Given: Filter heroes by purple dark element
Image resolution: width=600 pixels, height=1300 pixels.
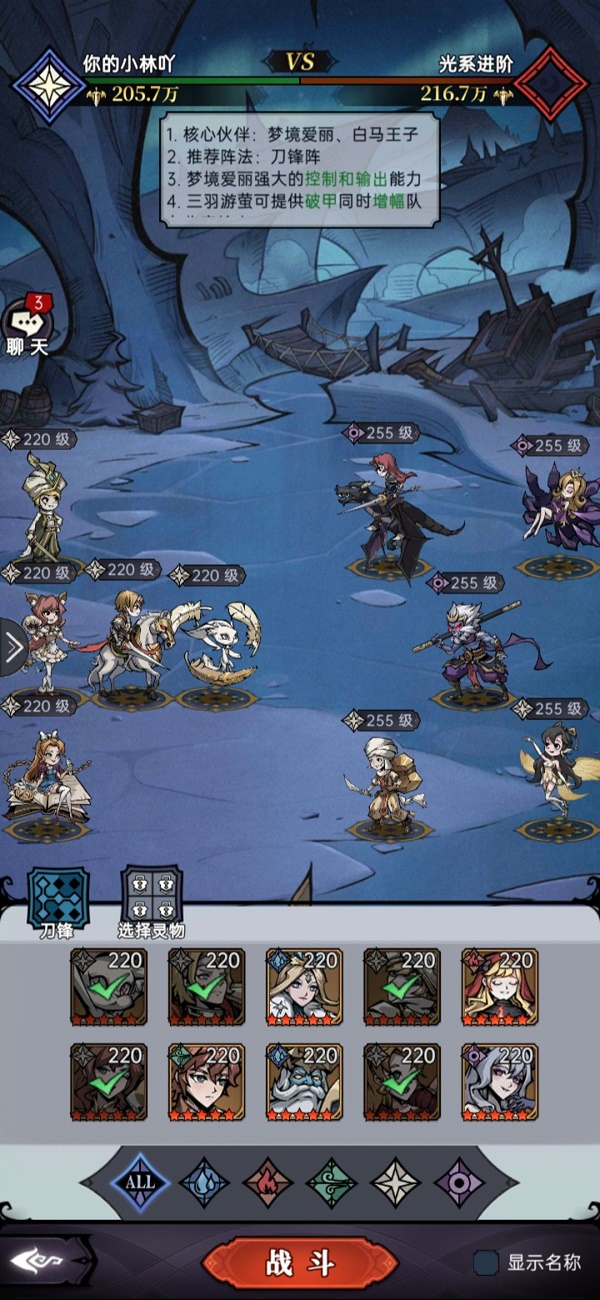Looking at the screenshot, I should pos(460,1182).
